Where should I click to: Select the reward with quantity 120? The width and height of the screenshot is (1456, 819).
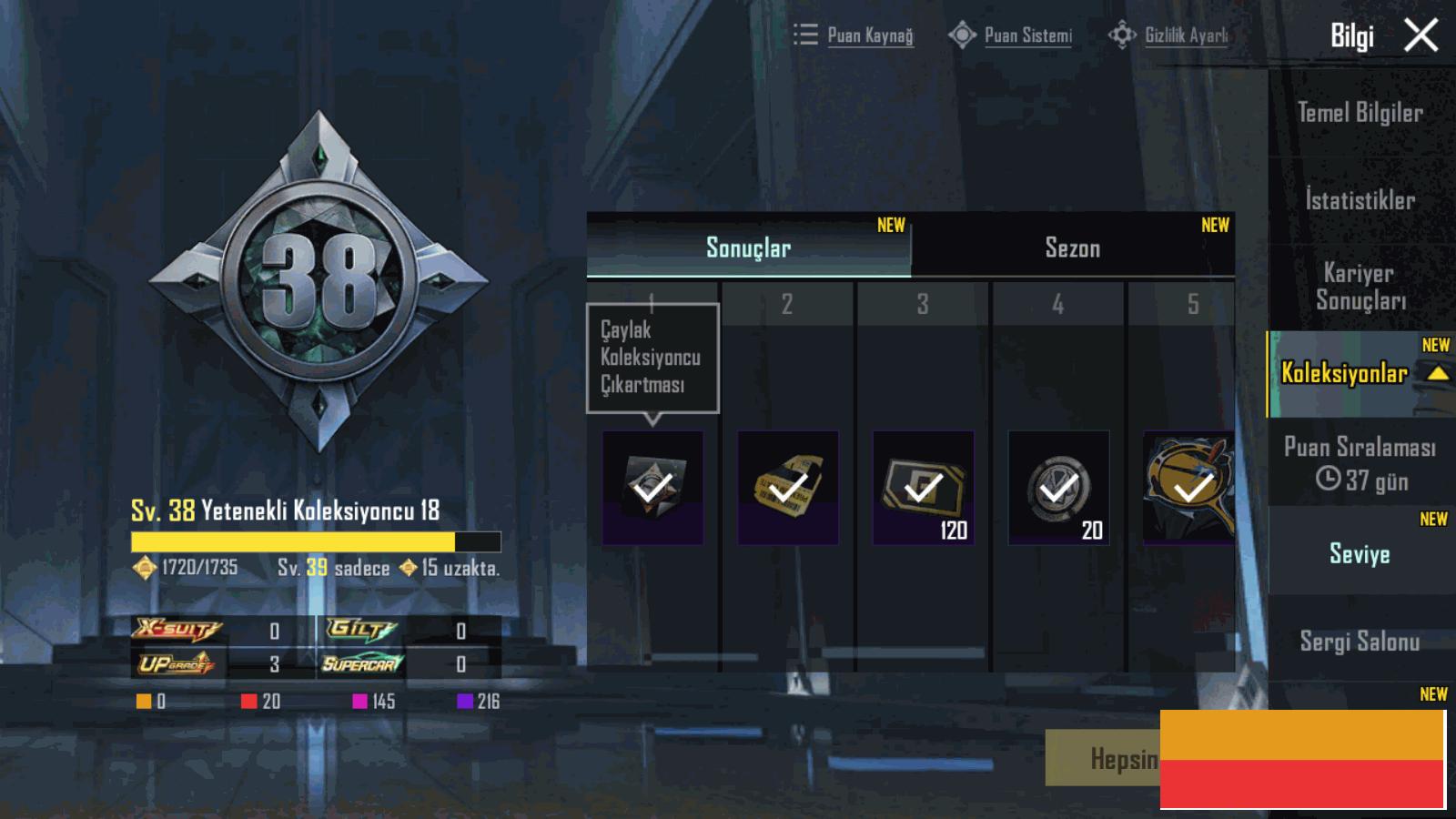(923, 488)
